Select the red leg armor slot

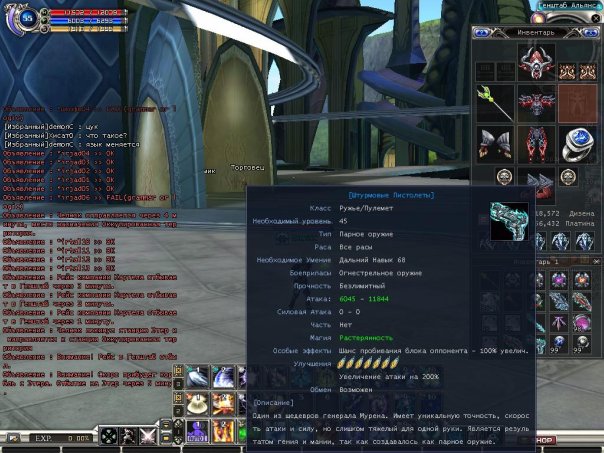536,141
